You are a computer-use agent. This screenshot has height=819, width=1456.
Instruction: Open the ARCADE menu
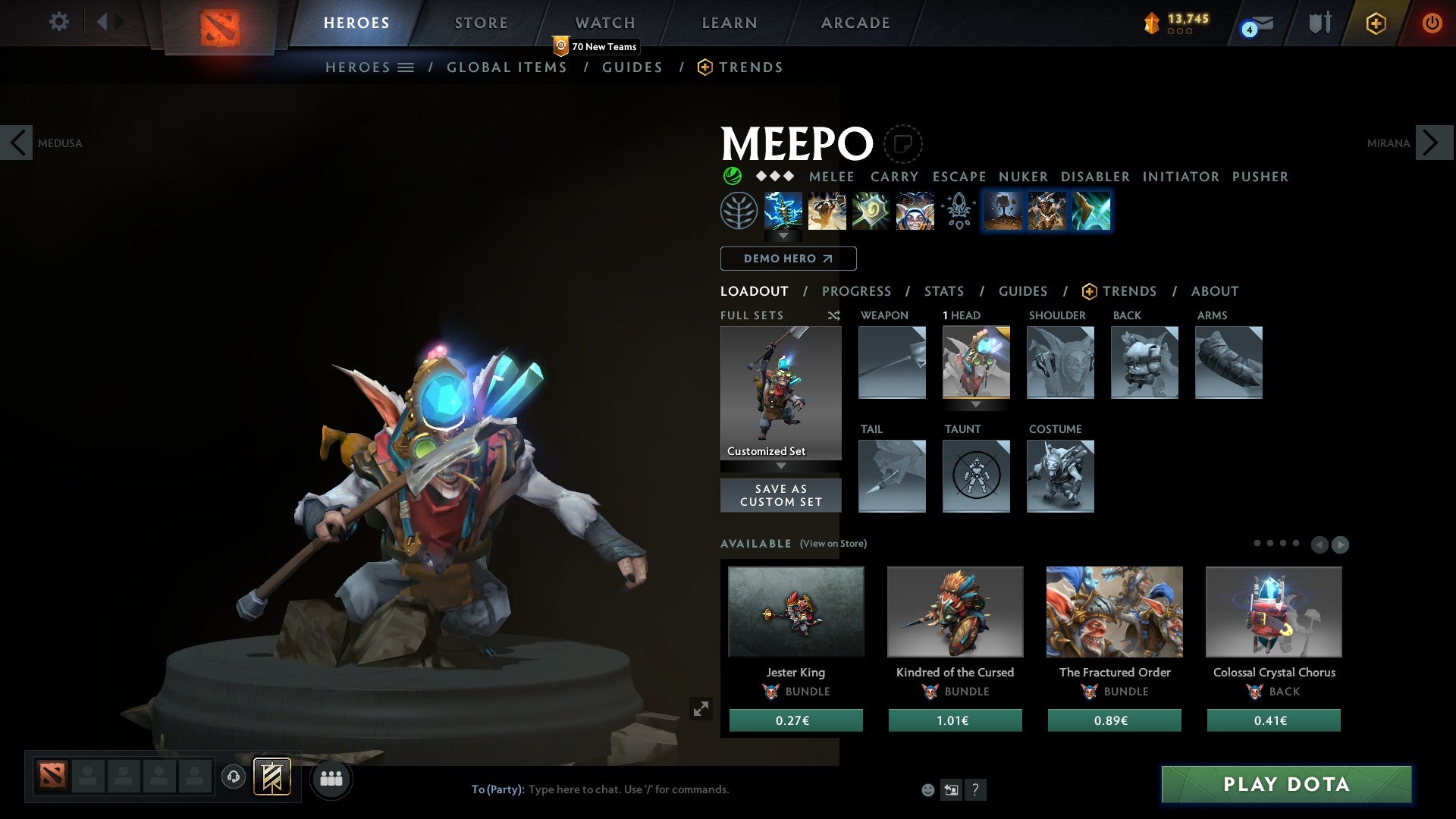tap(855, 23)
